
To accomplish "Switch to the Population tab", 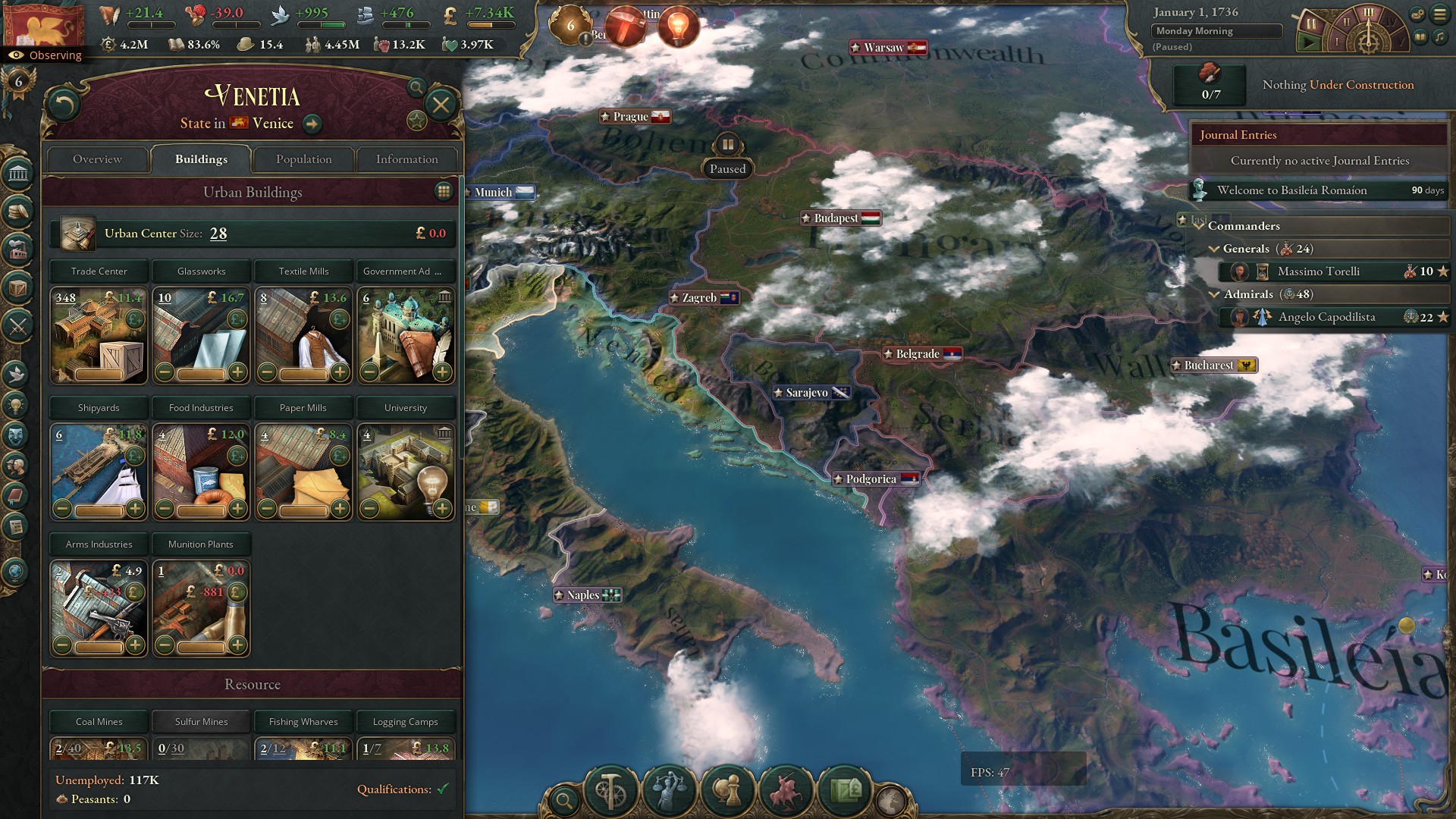I will click(x=303, y=159).
